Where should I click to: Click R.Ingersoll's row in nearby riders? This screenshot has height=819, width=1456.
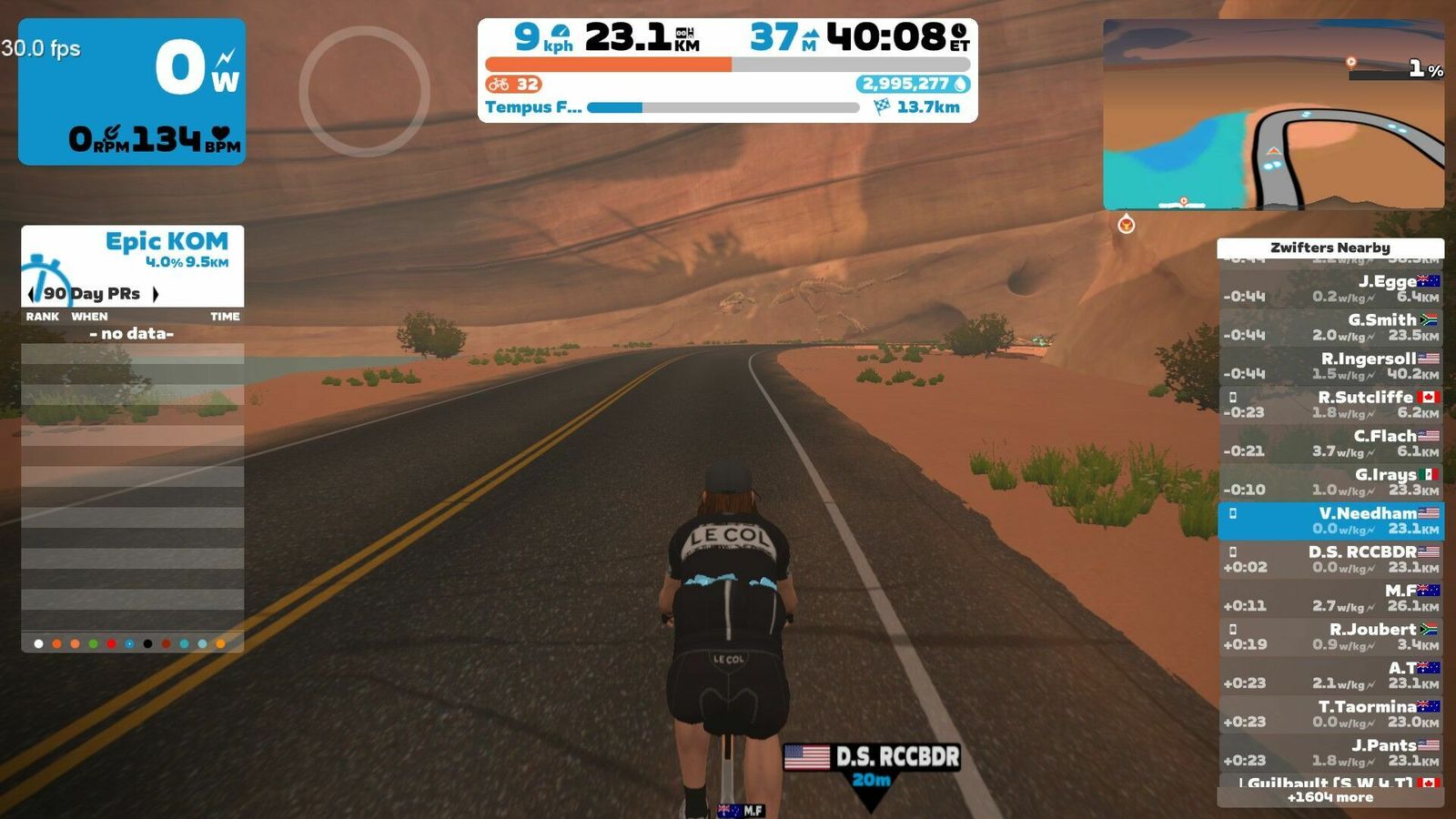pyautogui.click(x=1330, y=366)
